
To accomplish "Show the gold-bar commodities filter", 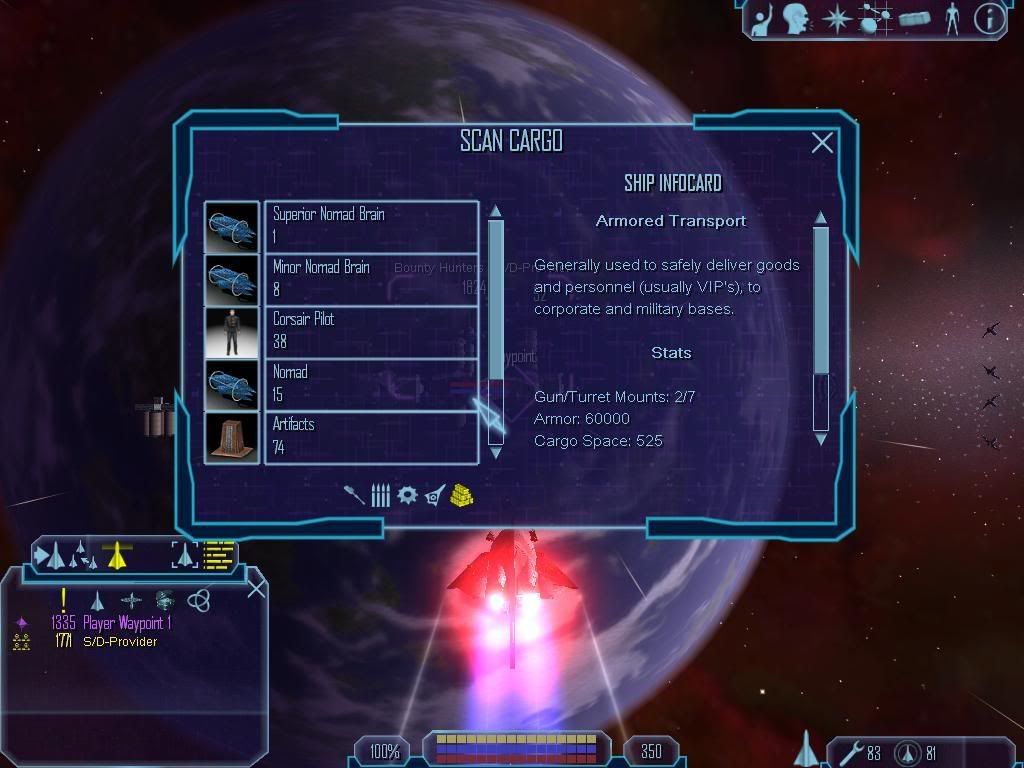I will coord(461,495).
